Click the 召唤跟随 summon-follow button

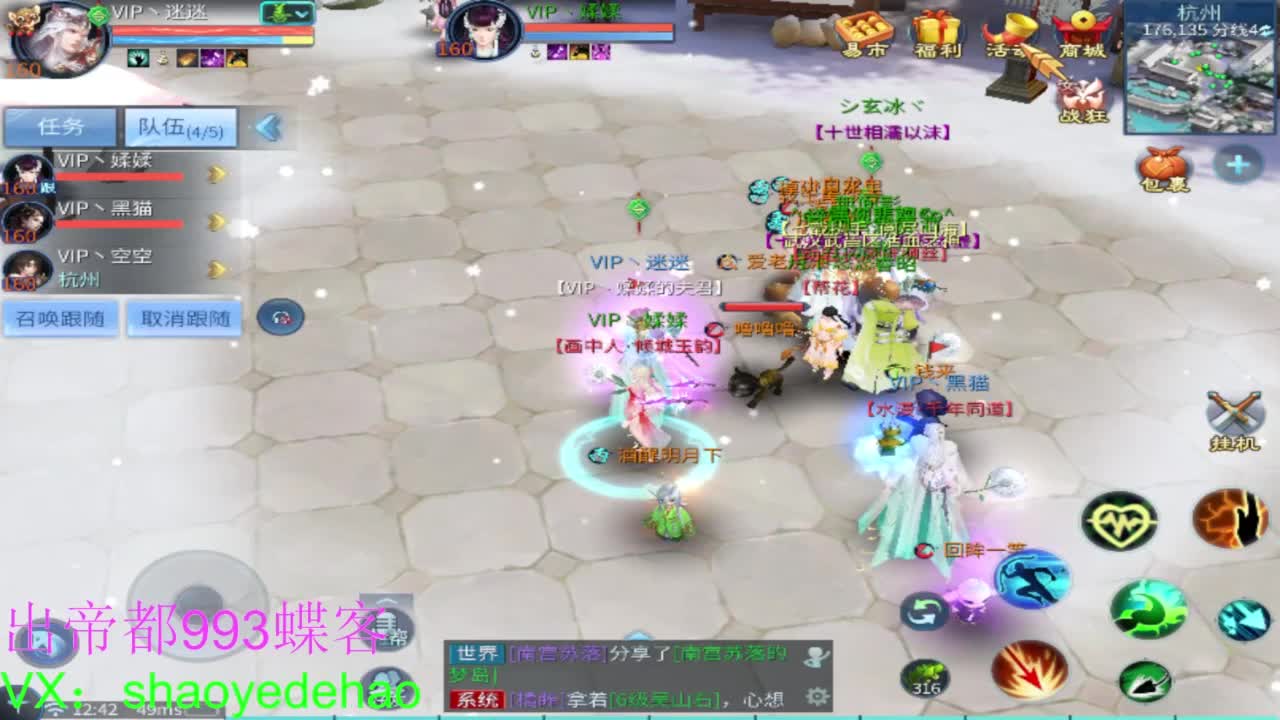point(62,318)
